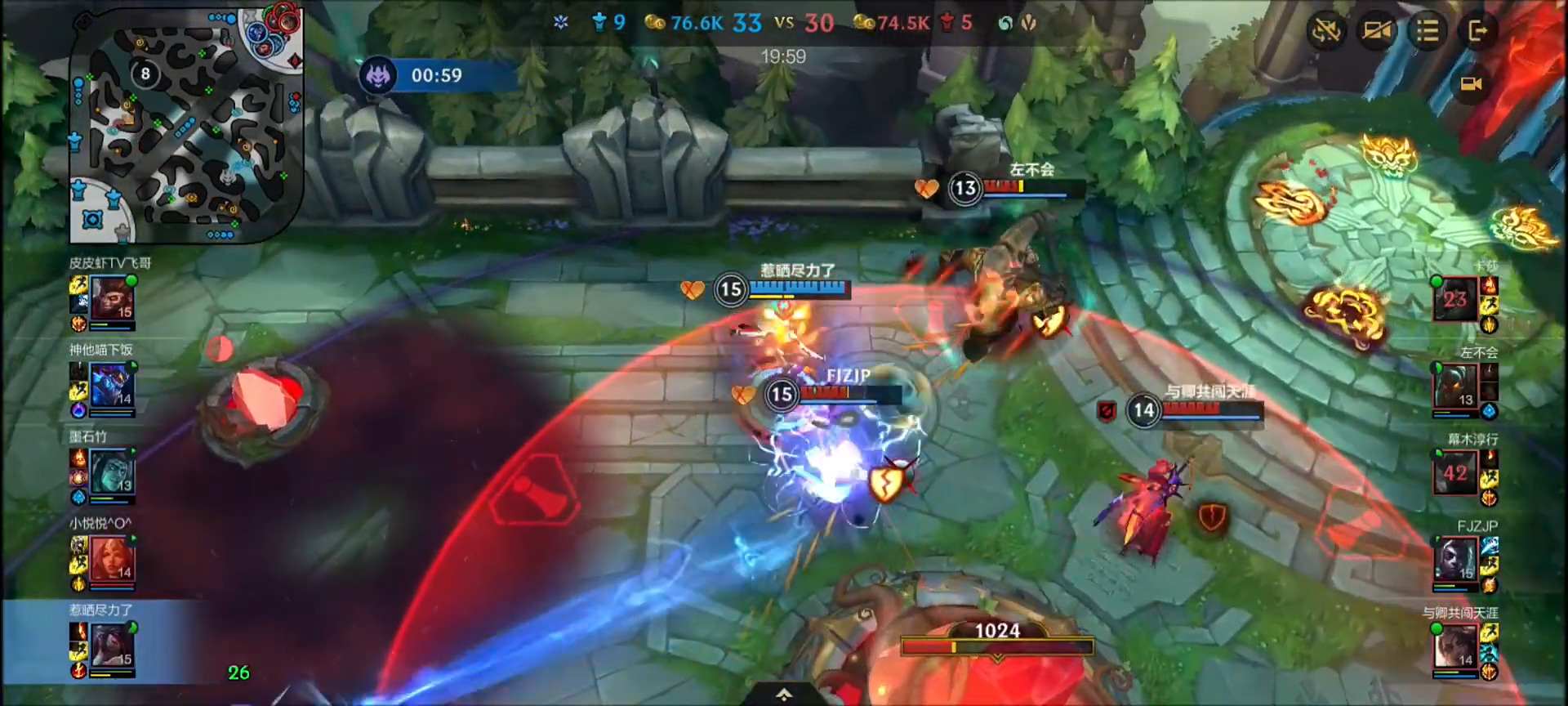Select player 神他喵下饭's portrait
The height and width of the screenshot is (706, 1568).
coord(112,385)
